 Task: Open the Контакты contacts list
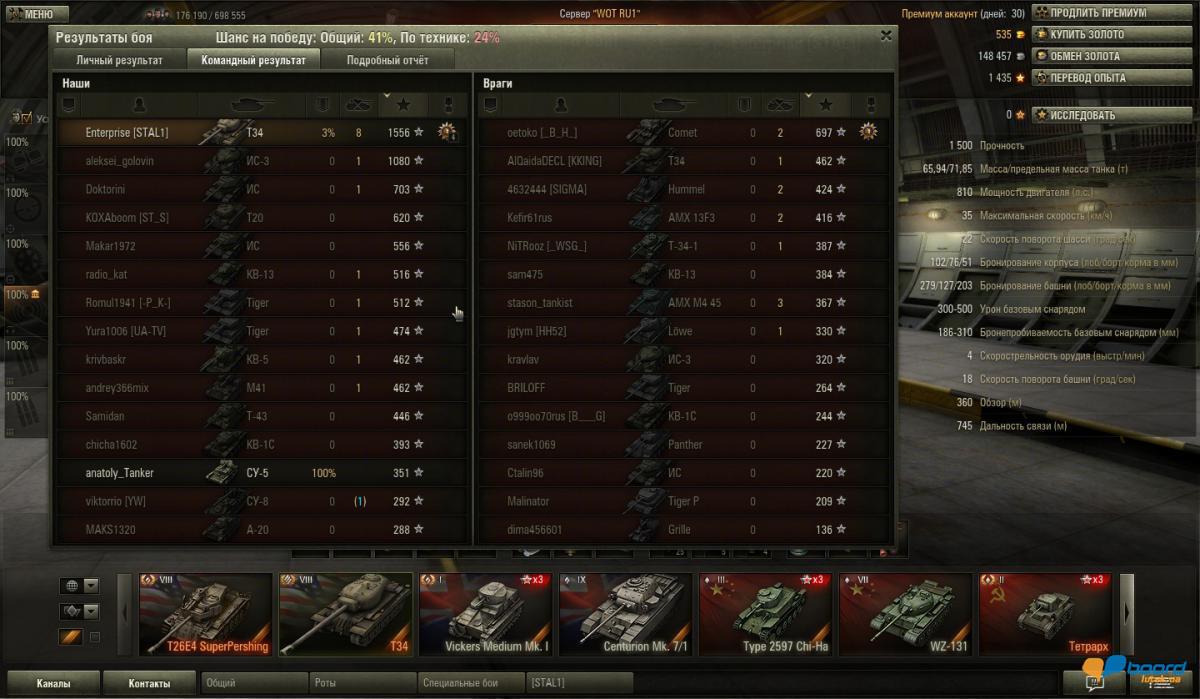(x=149, y=684)
